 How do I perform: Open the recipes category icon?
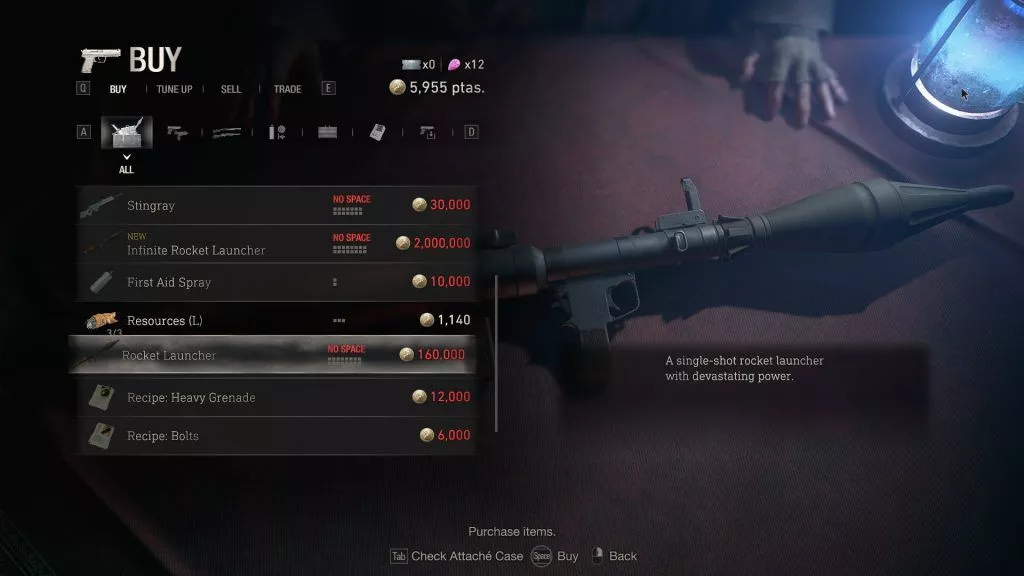pyautogui.click(x=377, y=132)
